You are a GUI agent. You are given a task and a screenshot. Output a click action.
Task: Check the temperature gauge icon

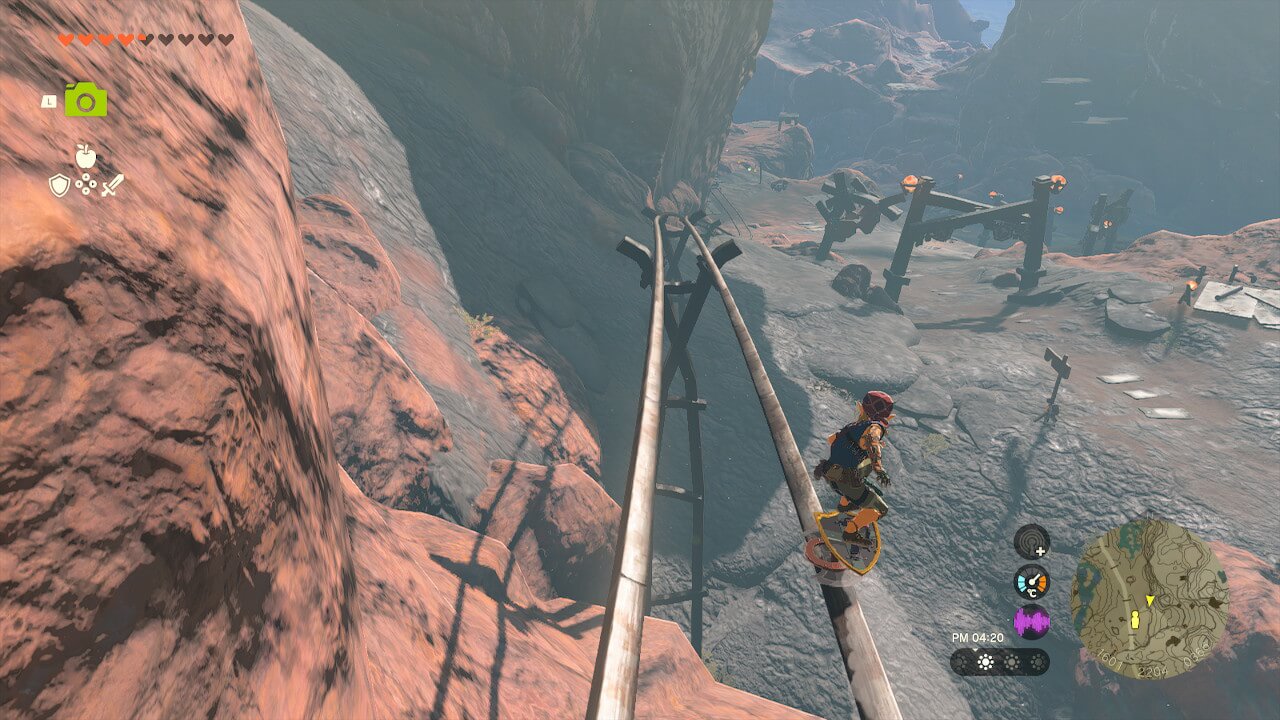(x=1031, y=582)
